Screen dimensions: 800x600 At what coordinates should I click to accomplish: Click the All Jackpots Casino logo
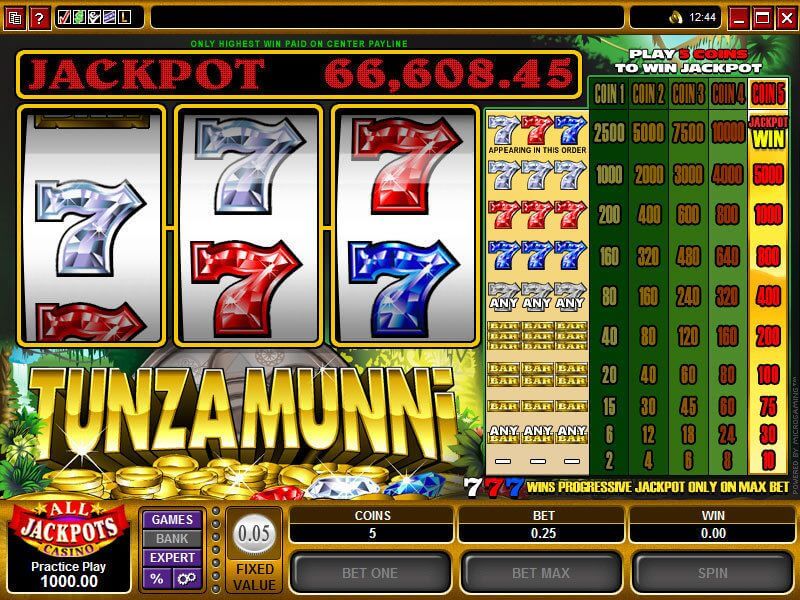pos(67,532)
